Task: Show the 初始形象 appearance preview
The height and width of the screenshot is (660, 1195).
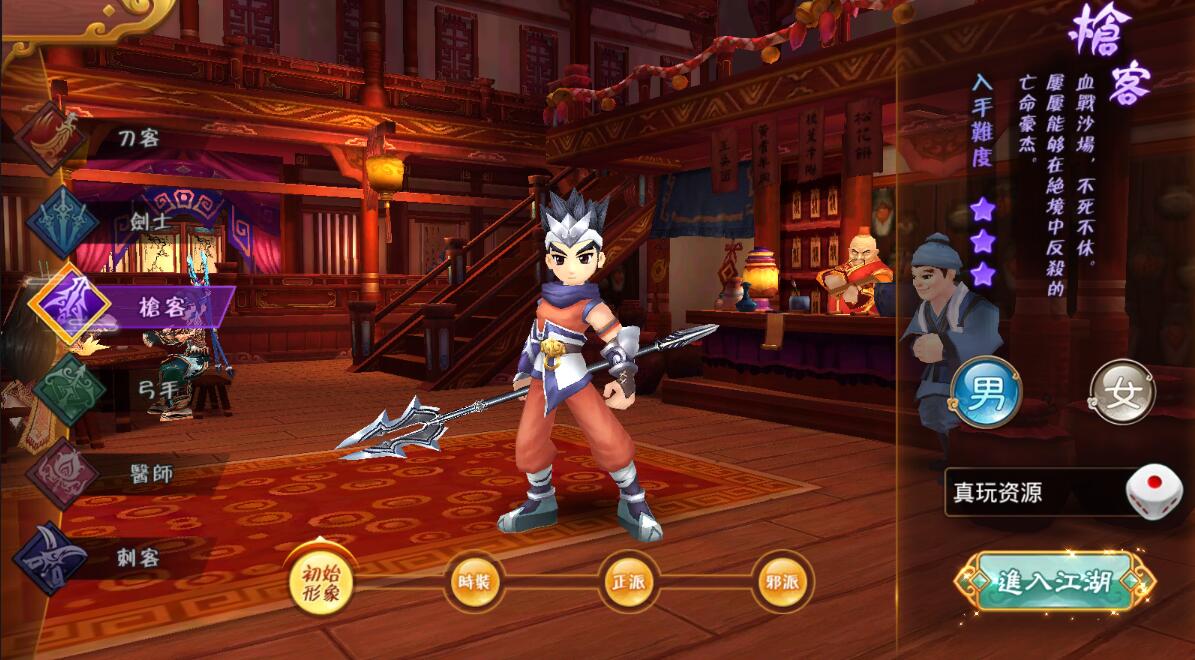Action: (x=322, y=581)
